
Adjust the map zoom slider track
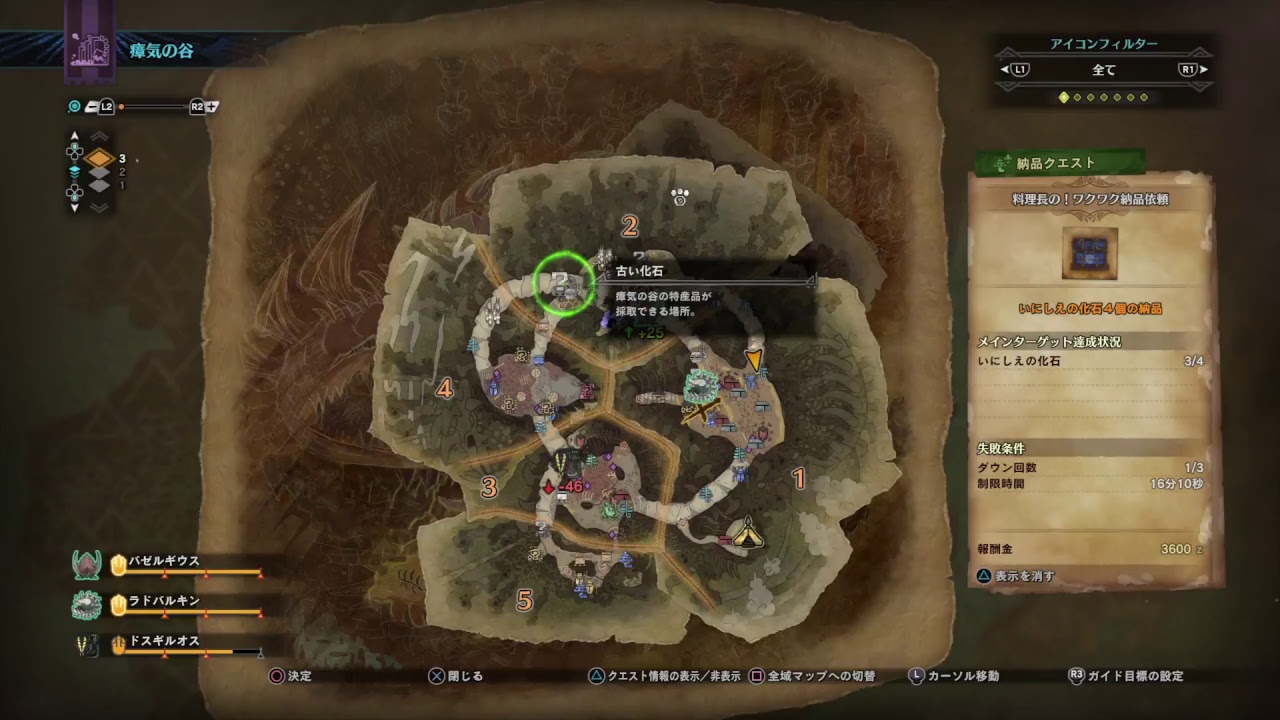coord(153,106)
